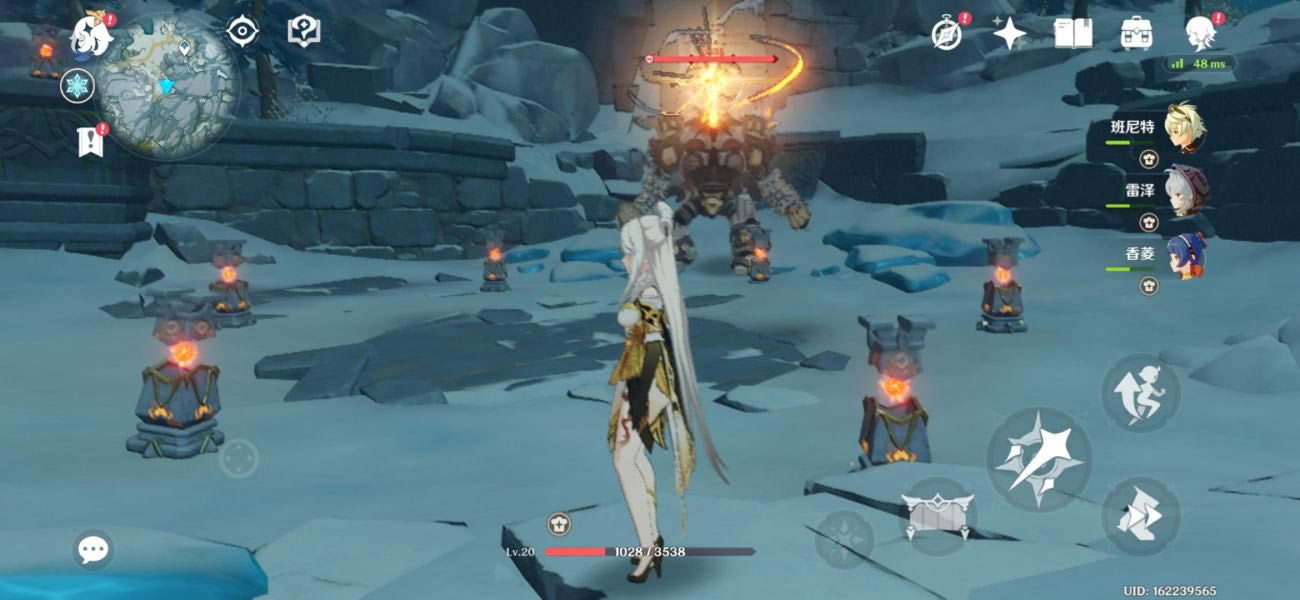Open the compass events icon

click(x=946, y=34)
